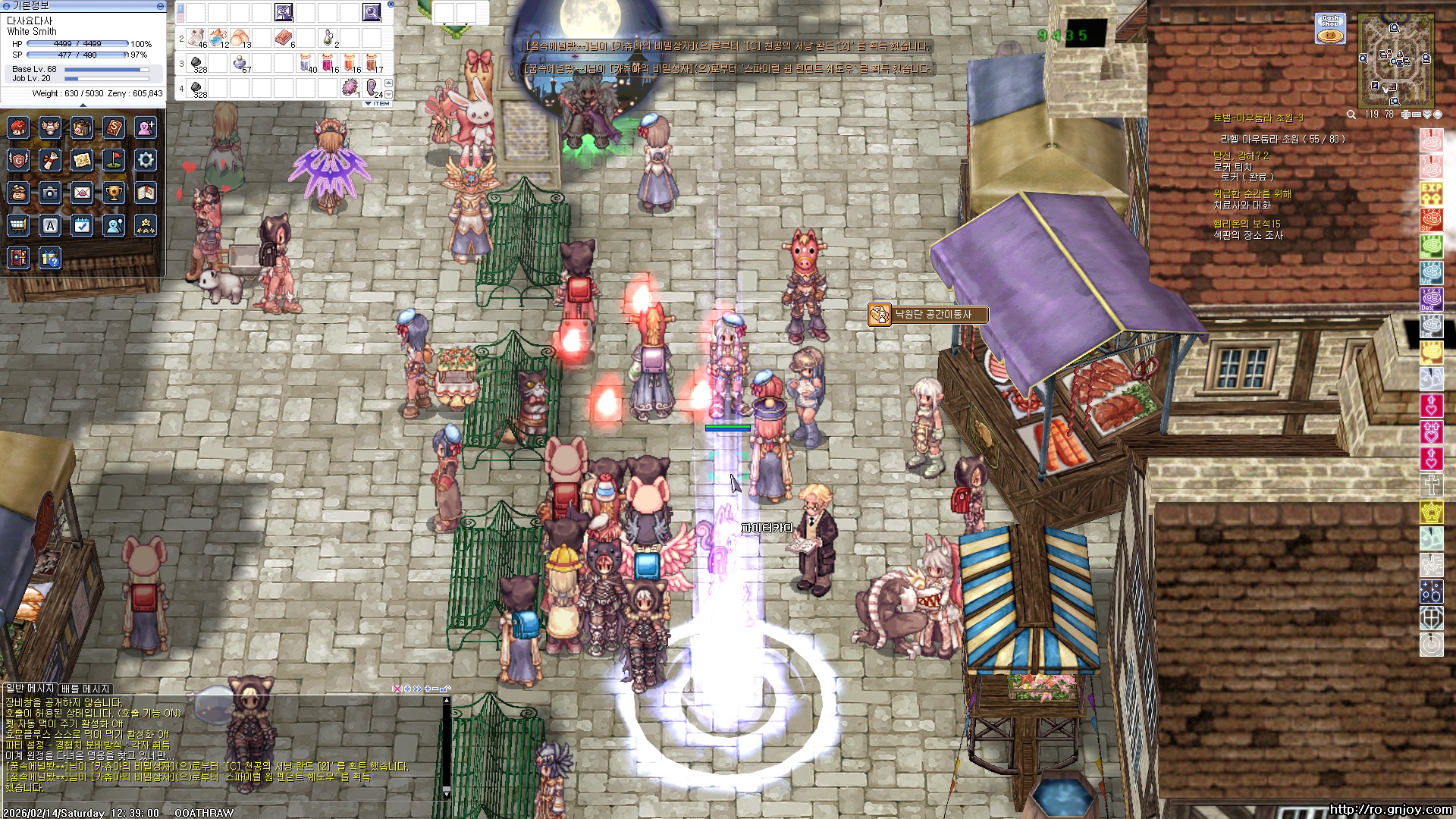Minimize the 기본정보 basic info window
The width and height of the screenshot is (1456, 819).
pyautogui.click(x=160, y=6)
